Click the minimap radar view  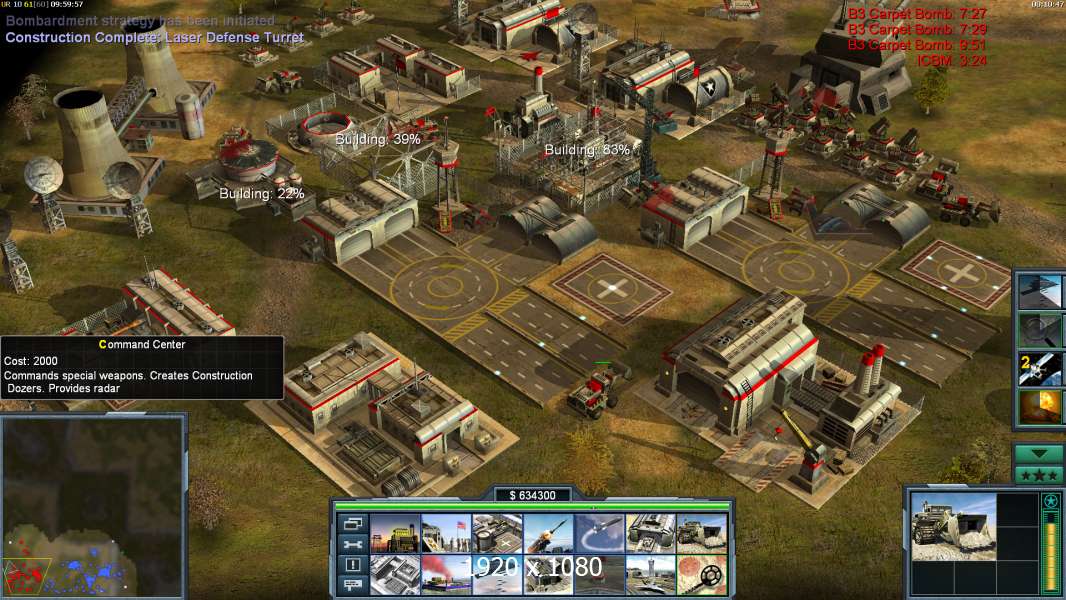point(93,507)
